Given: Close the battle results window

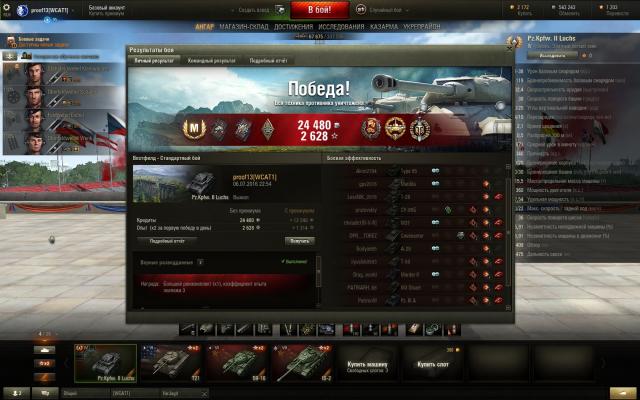Looking at the screenshot, I should pyautogui.click(x=508, y=49).
